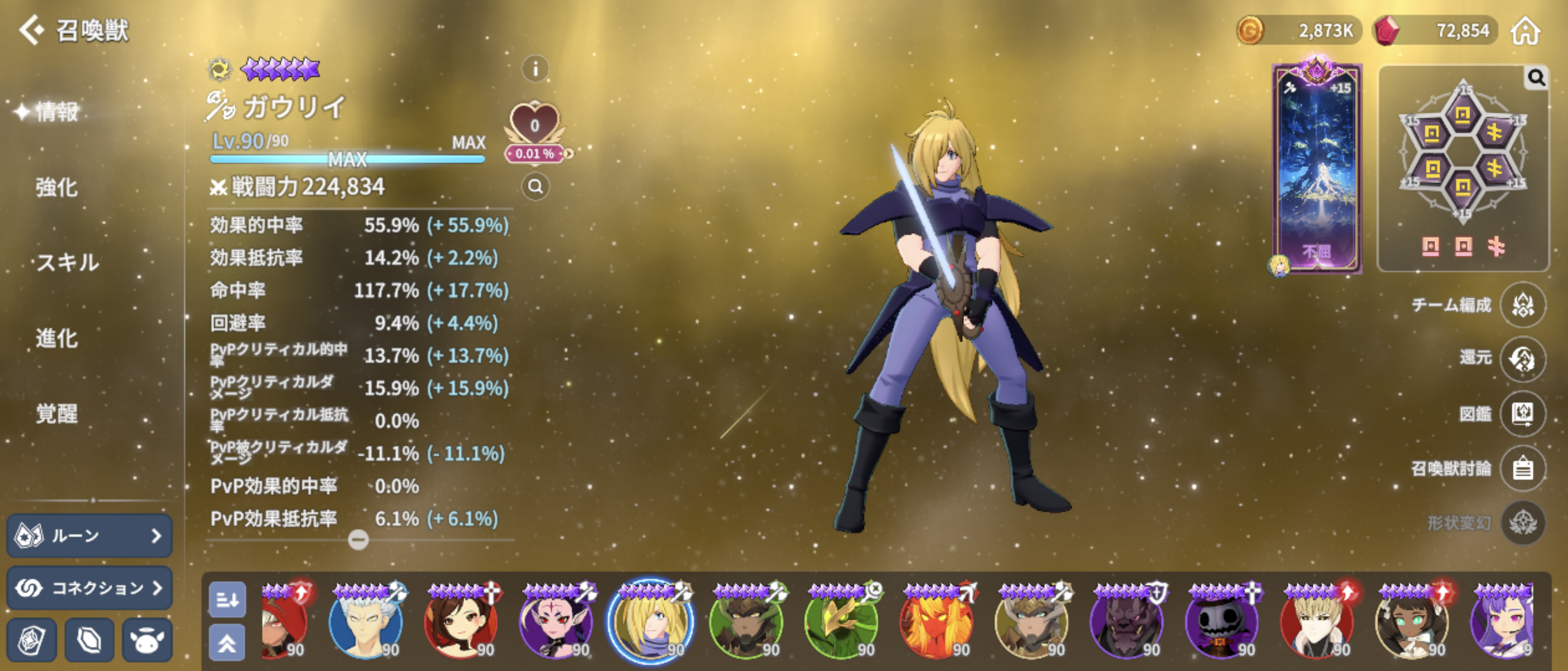Image resolution: width=1568 pixels, height=671 pixels.
Task: Collapse the stats list with the minus button
Action: point(358,539)
